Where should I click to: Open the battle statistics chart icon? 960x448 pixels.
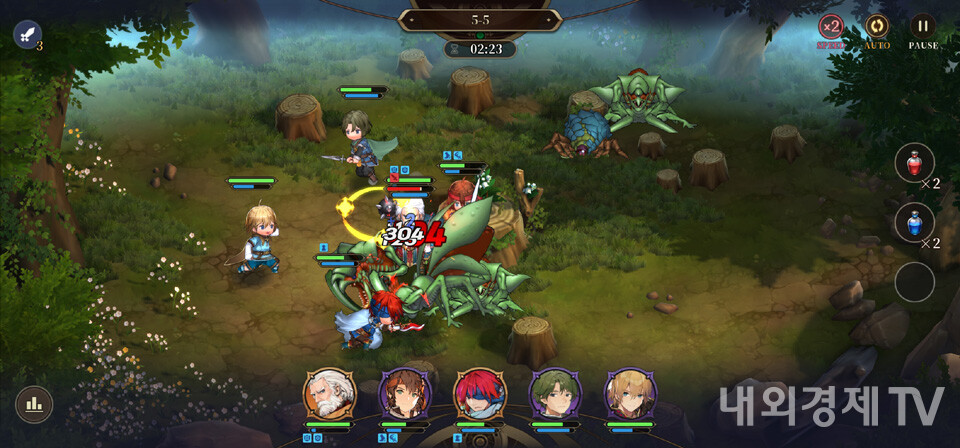click(x=34, y=404)
